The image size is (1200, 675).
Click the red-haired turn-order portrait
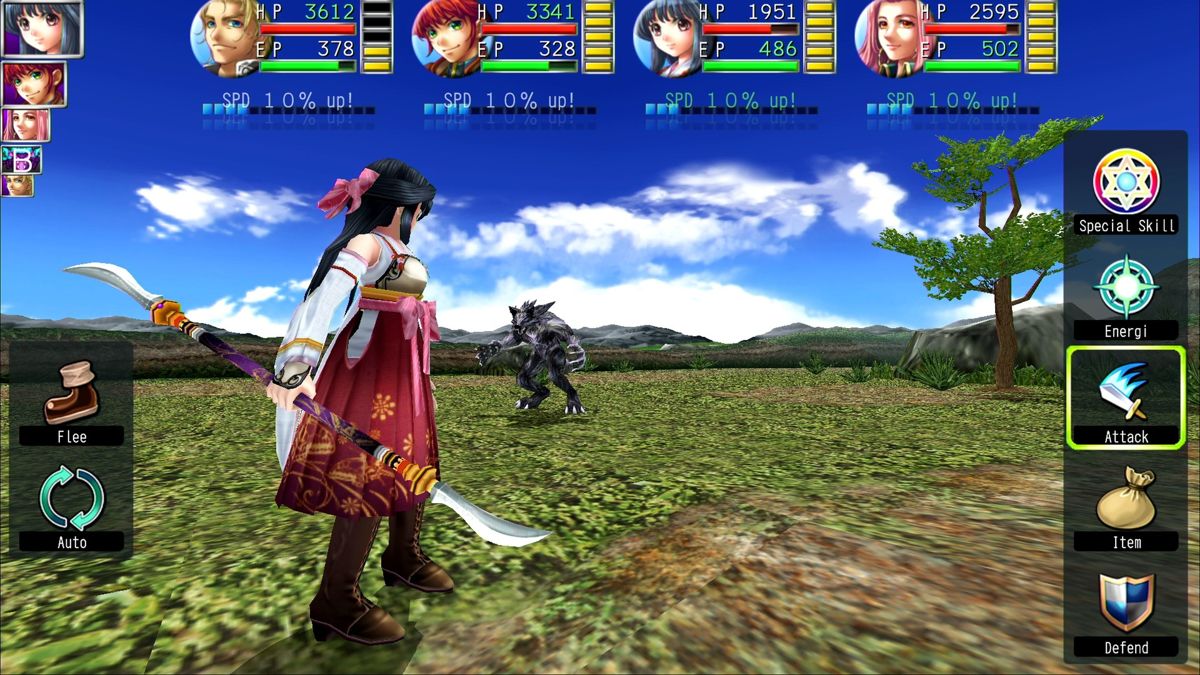point(34,84)
